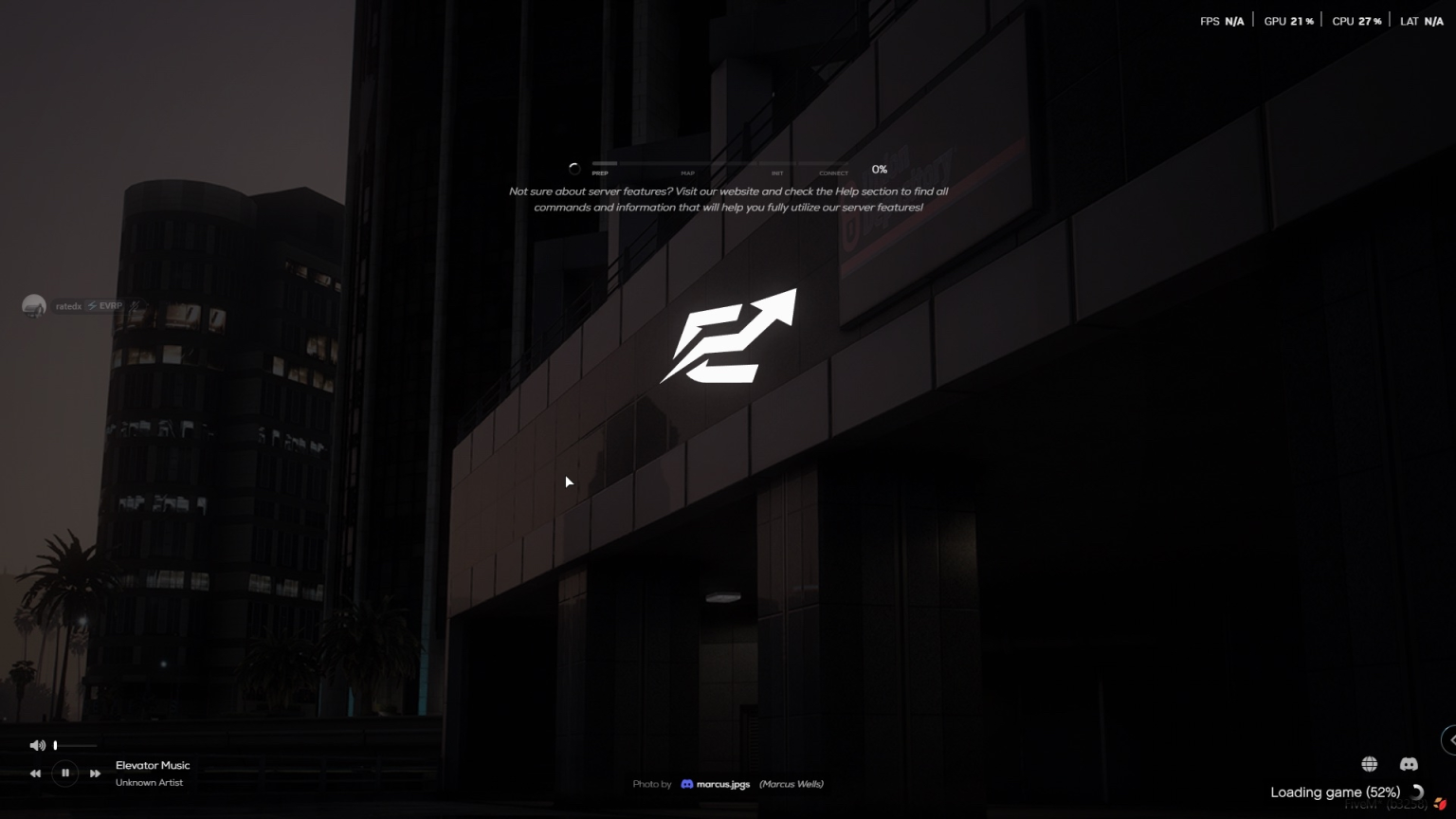Screen dimensions: 1456x819
Task: Collapse the PREP stage indicator
Action: point(598,173)
